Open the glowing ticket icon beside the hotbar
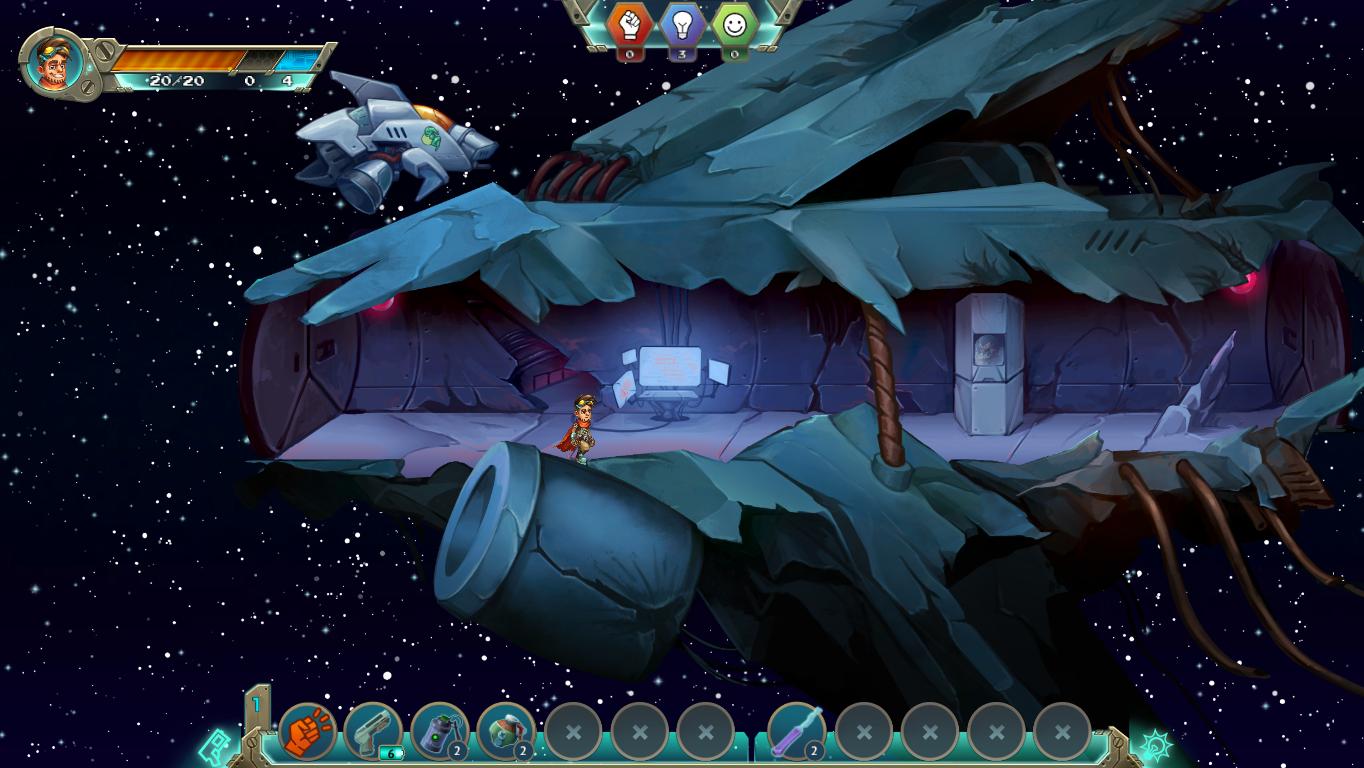This screenshot has height=768, width=1364. (216, 746)
